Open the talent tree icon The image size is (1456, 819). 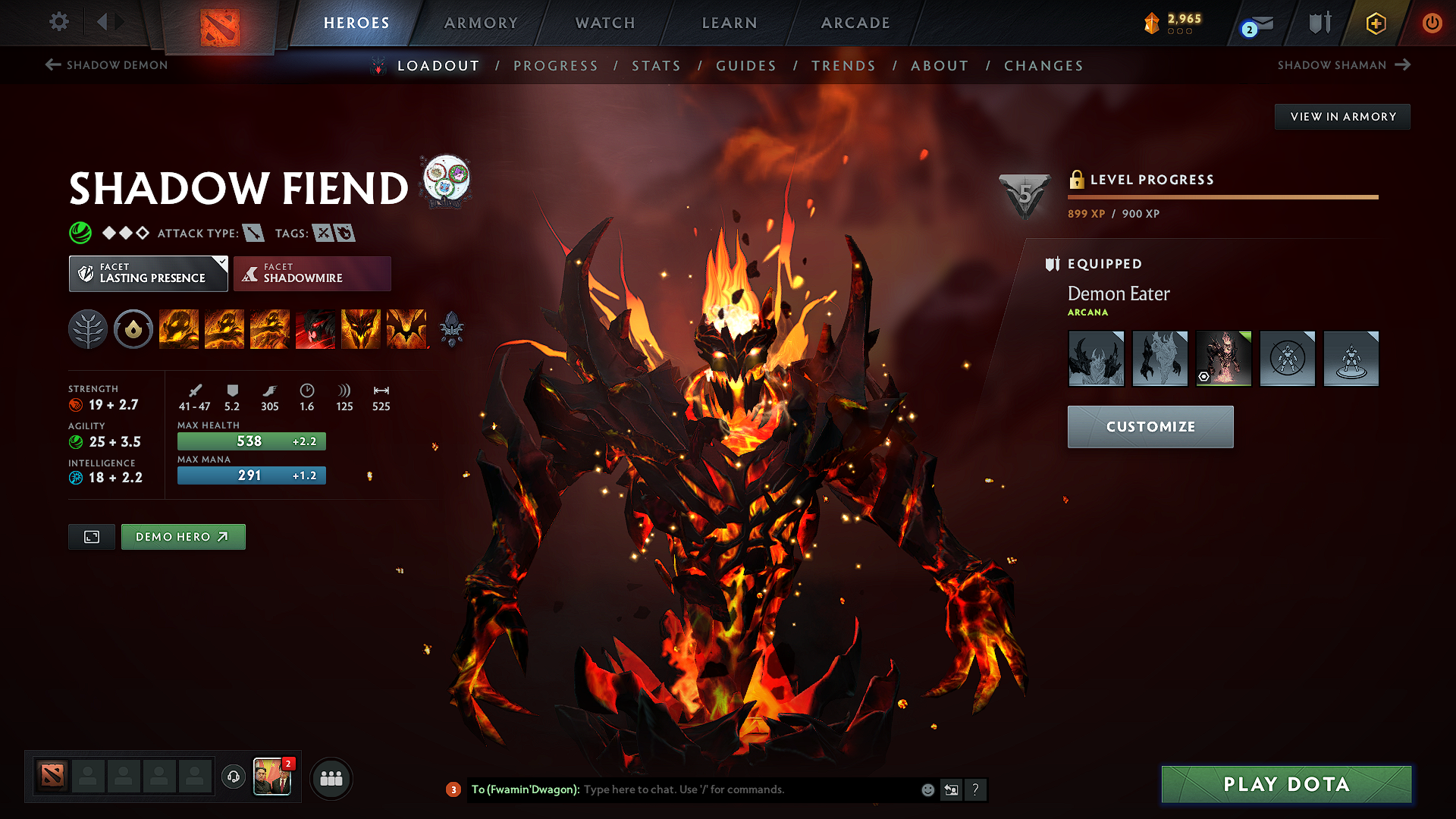87,328
